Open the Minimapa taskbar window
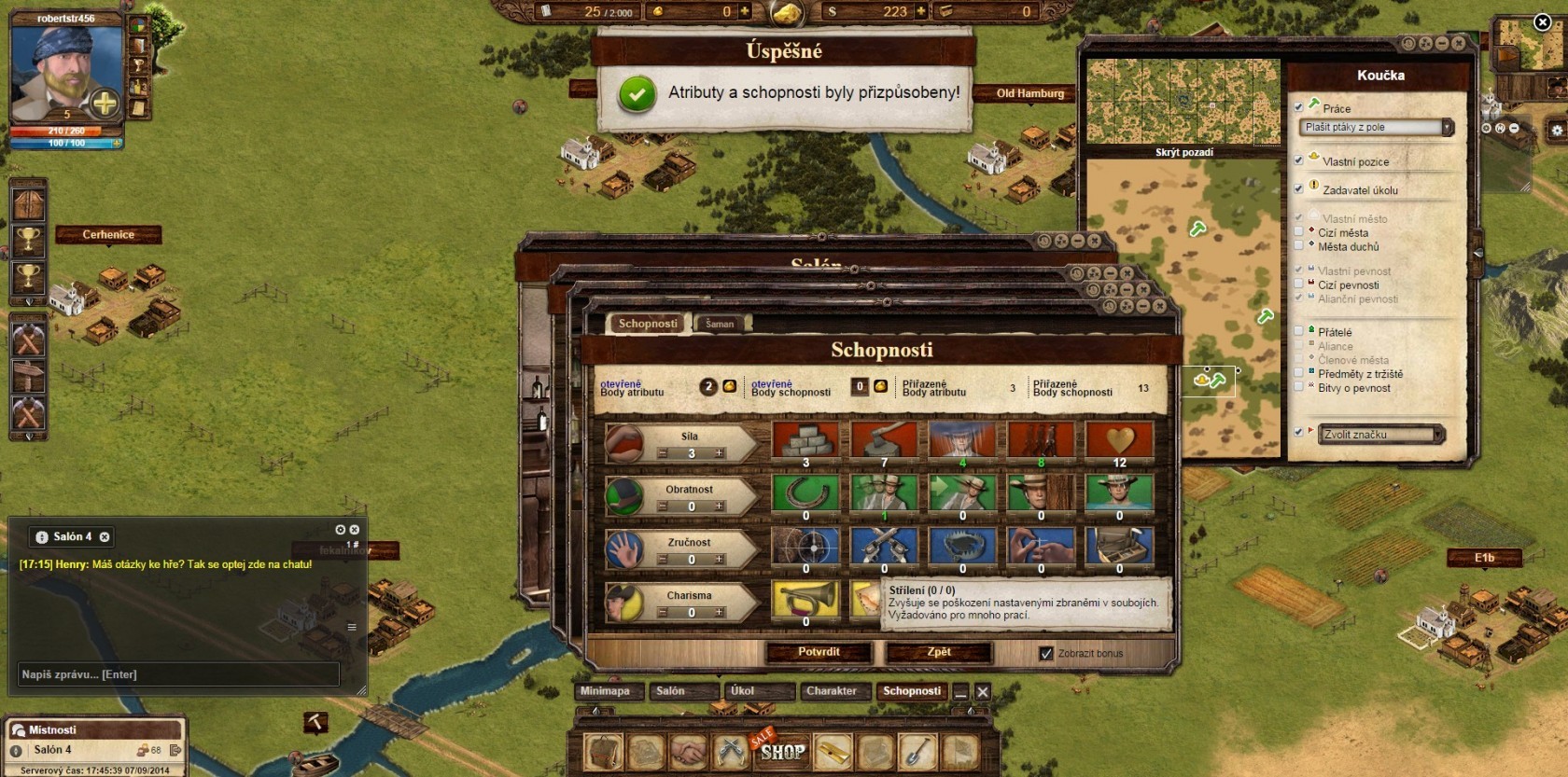The image size is (1568, 777). coord(605,691)
